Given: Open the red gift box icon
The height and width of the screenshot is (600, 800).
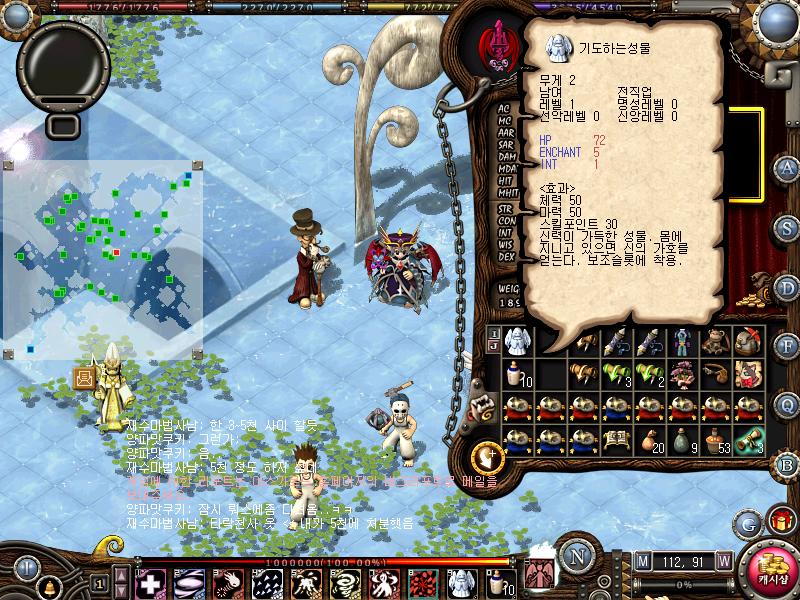Looking at the screenshot, I should [x=780, y=522].
